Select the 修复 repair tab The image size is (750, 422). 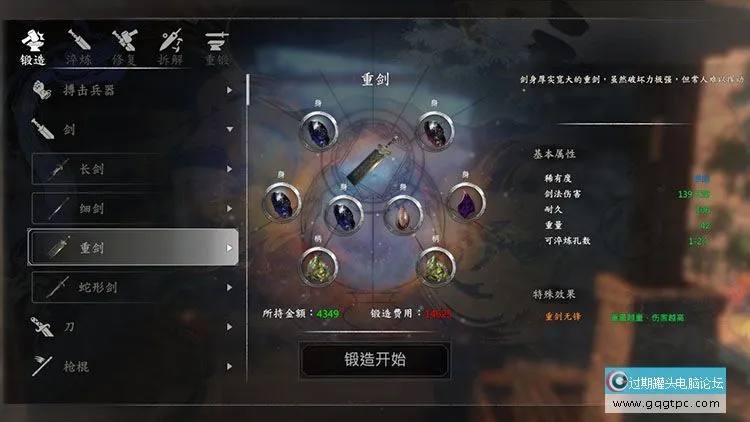click(x=125, y=47)
